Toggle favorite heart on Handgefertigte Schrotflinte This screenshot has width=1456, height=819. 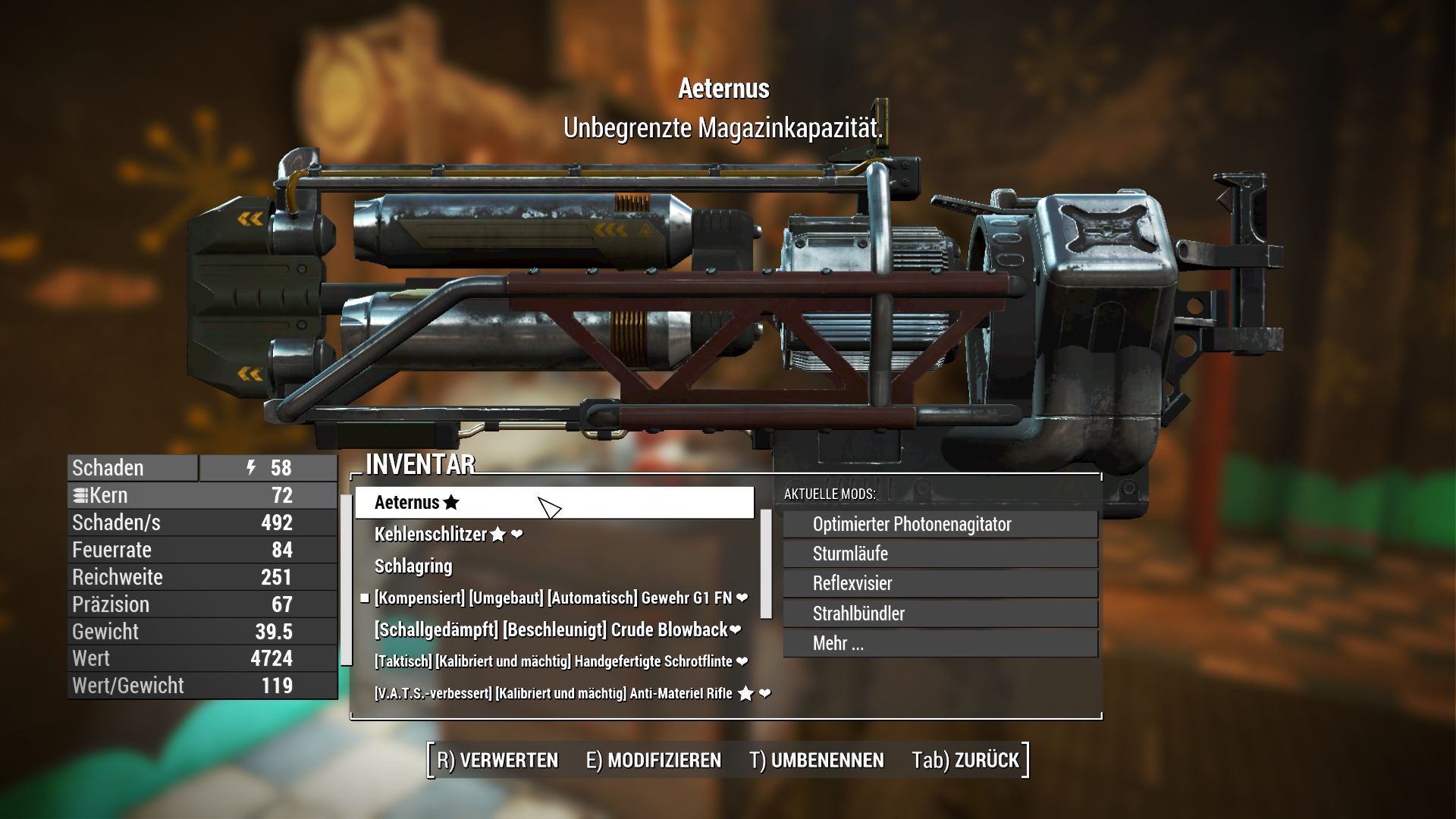741,661
